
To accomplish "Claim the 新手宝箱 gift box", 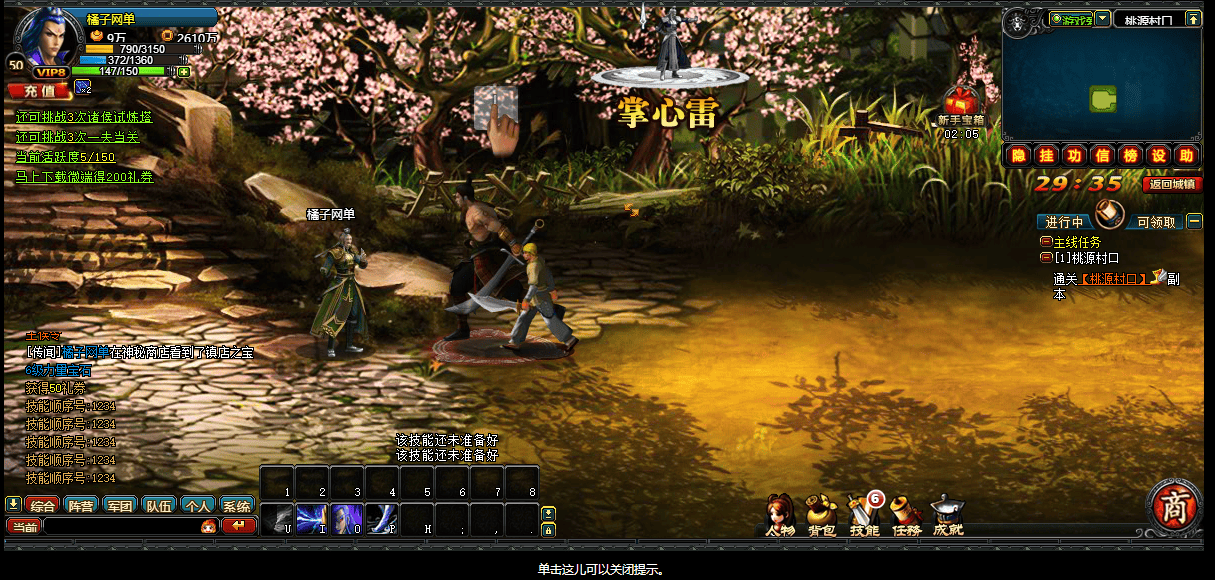I will (x=961, y=103).
